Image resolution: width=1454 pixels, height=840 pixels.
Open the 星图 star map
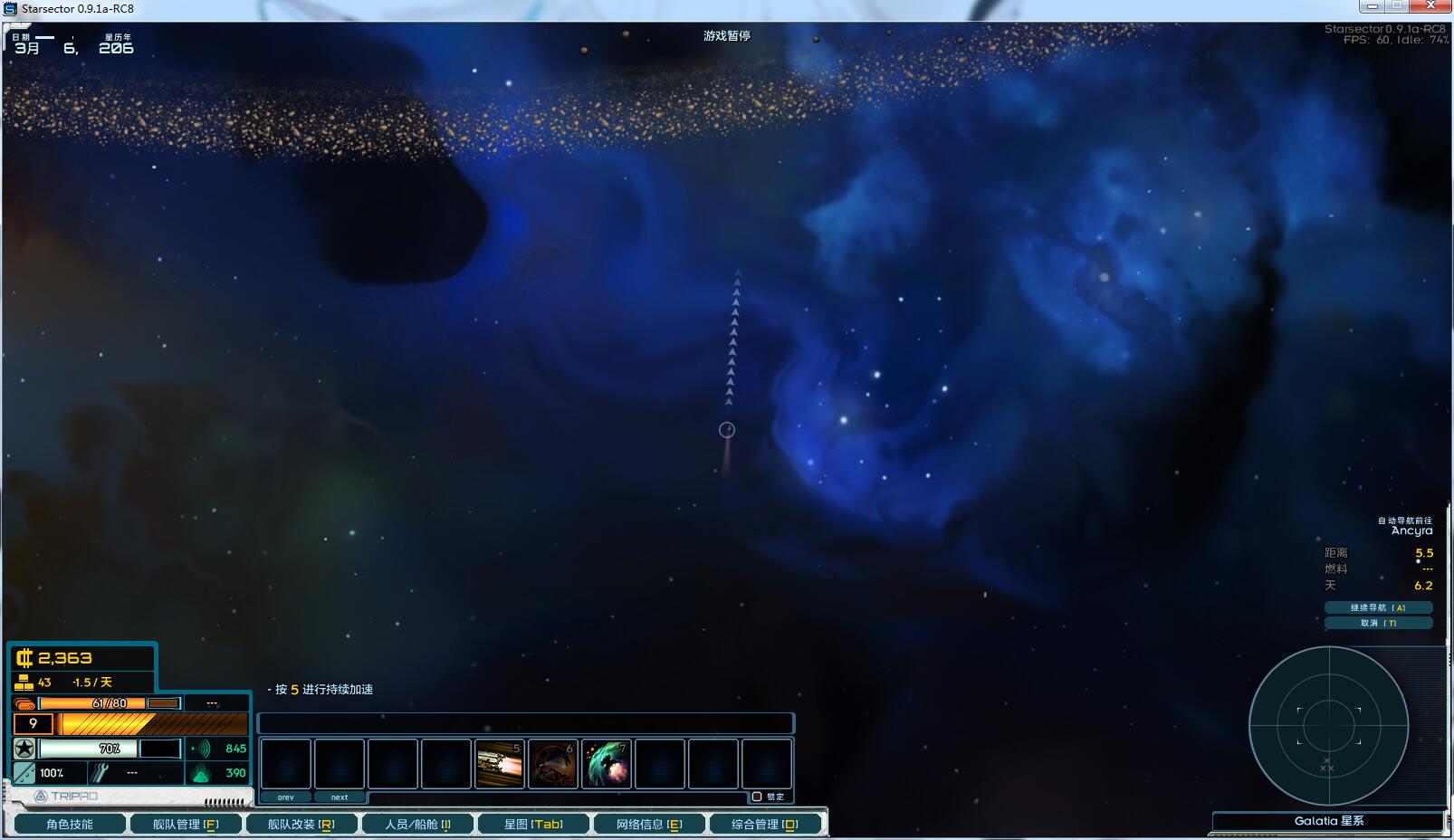point(533,824)
